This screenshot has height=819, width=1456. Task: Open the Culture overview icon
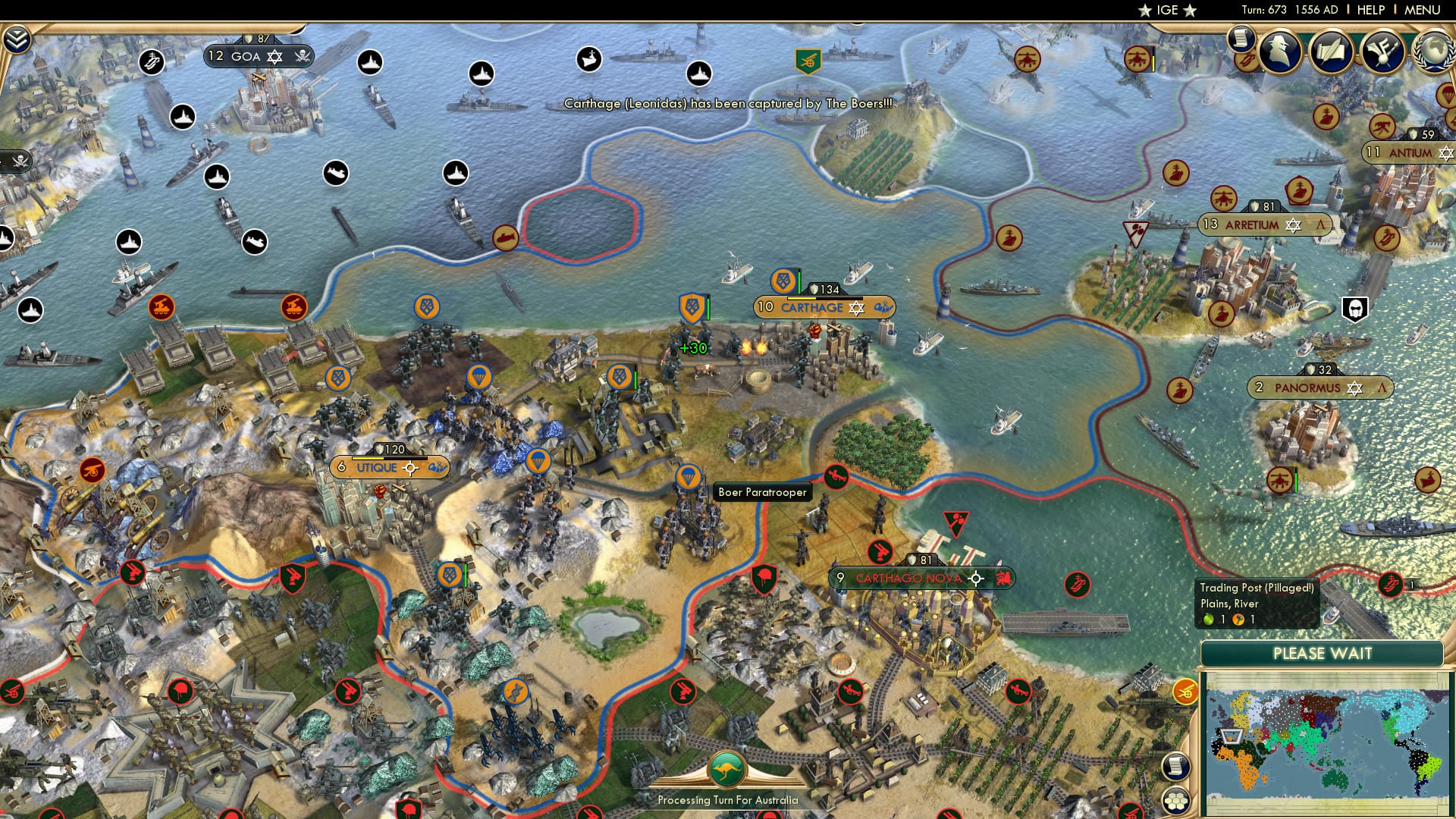[1385, 52]
